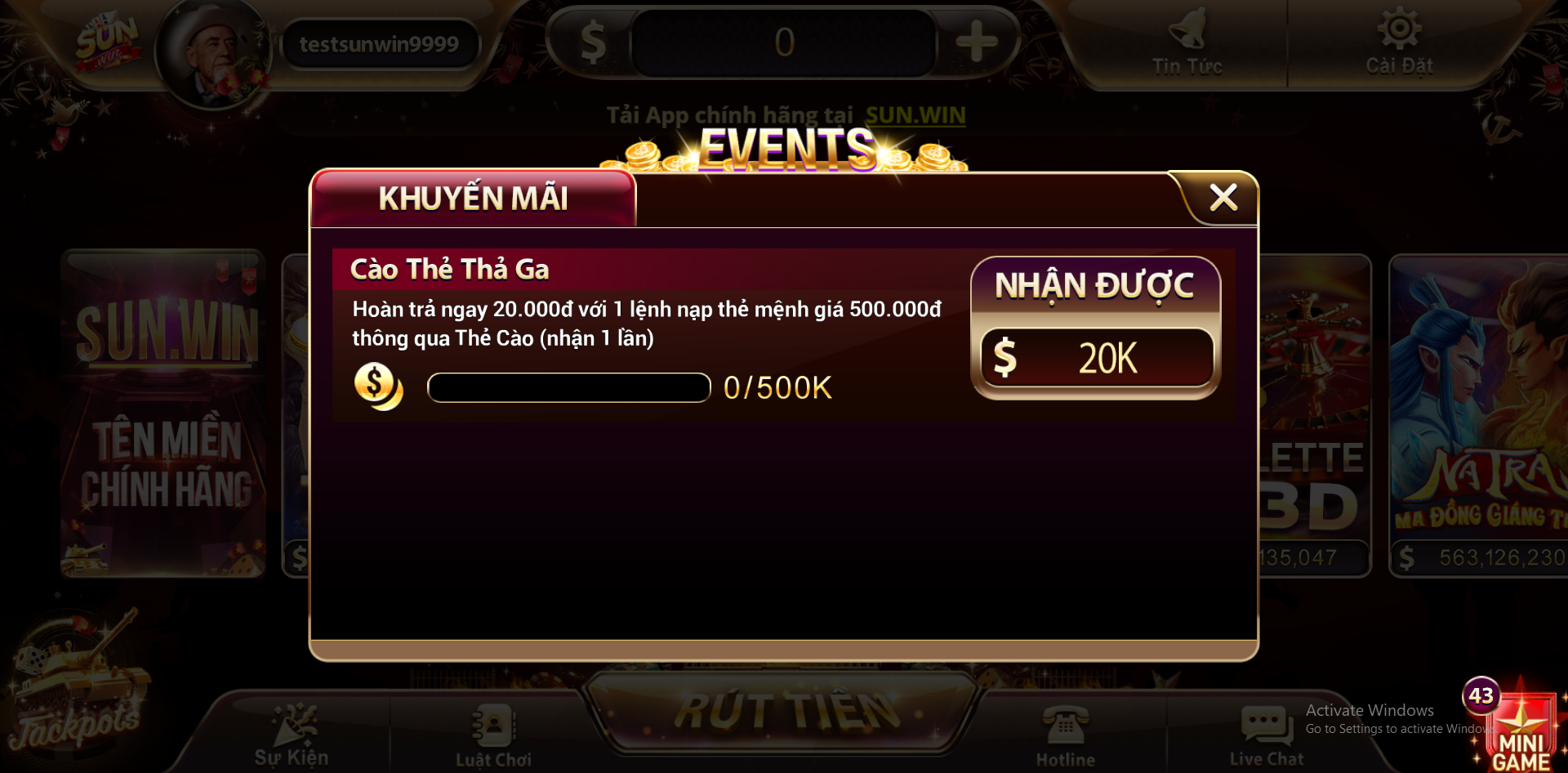Open the Luật Chơi rules page

tap(493, 735)
